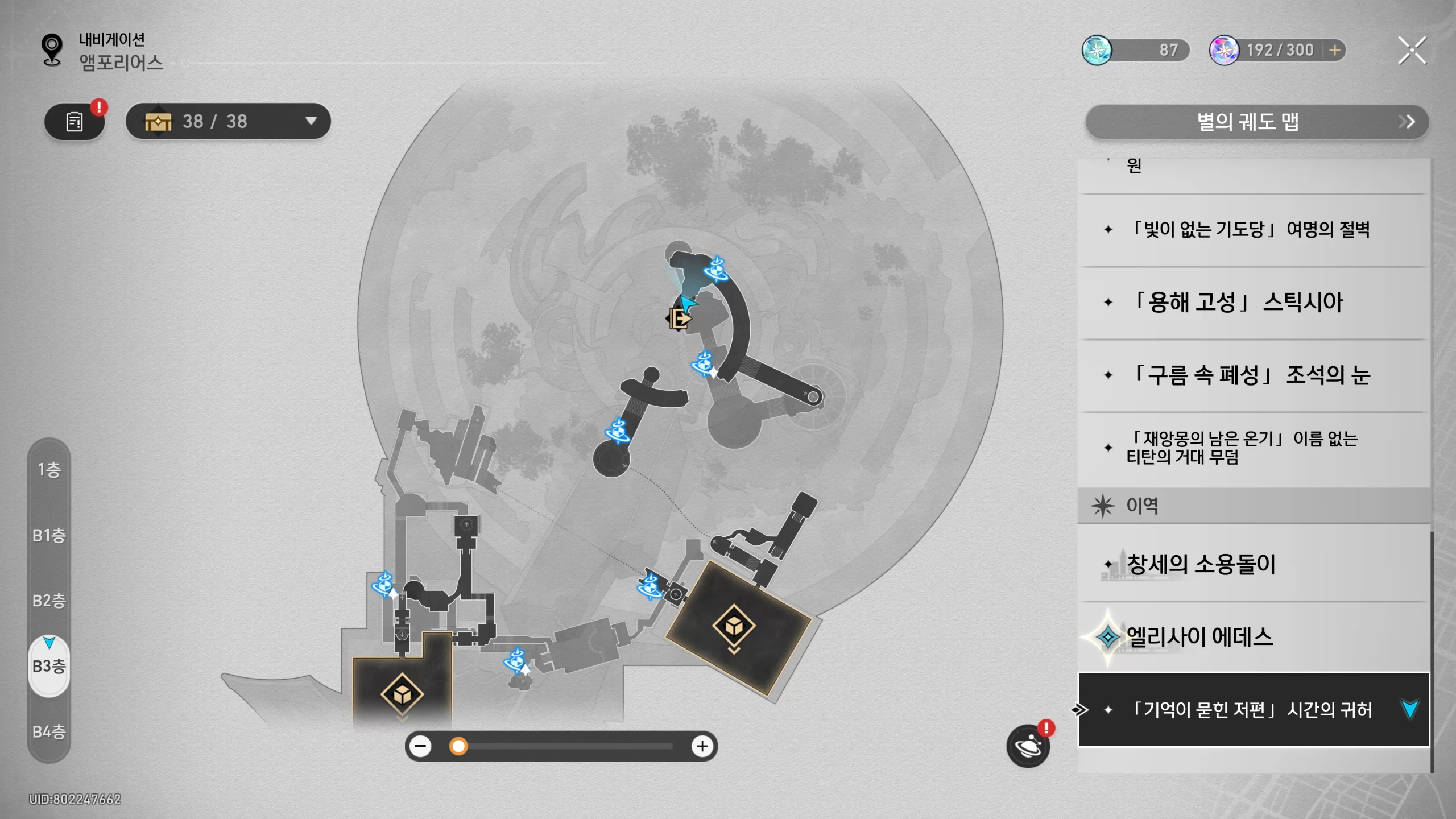Select 「기억이 묻힌 저편」 시간의 귀허 entry
Image resolution: width=1456 pixels, height=819 pixels.
pyautogui.click(x=1251, y=710)
